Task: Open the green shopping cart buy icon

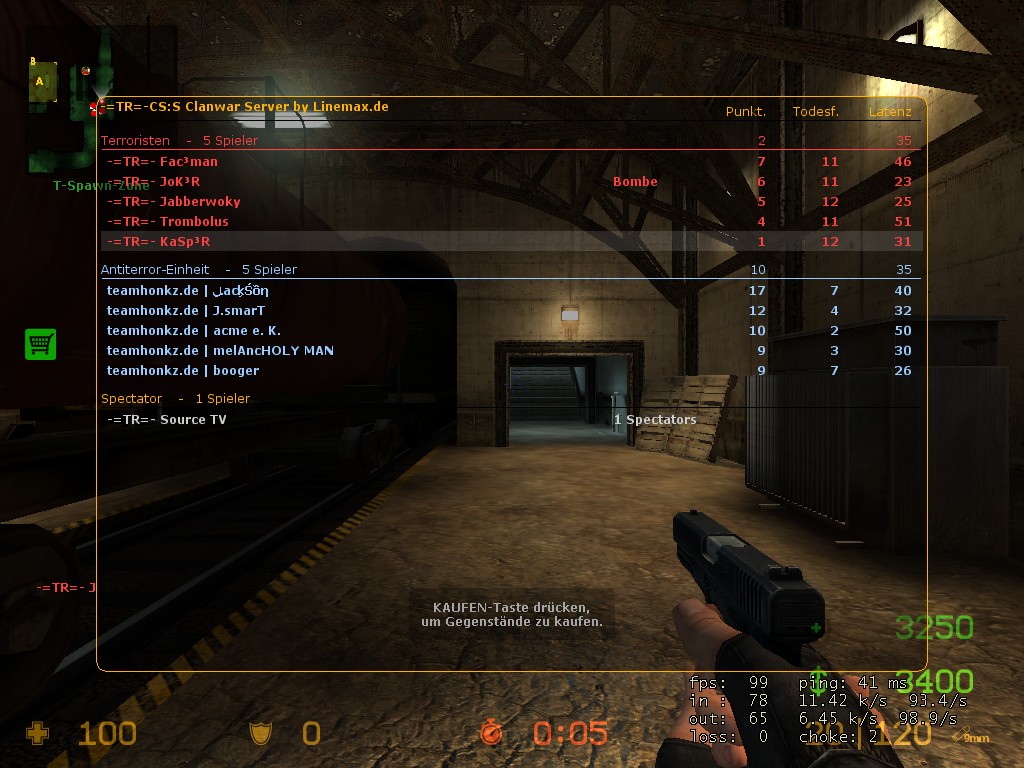Action: (x=40, y=345)
